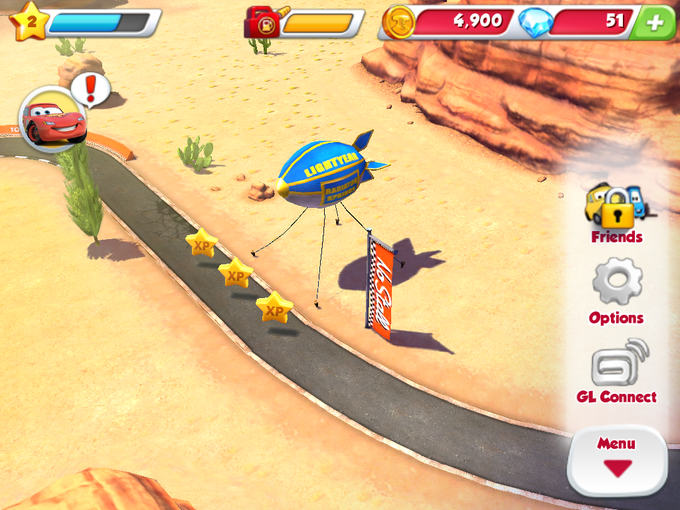Tap the gold coin currency icon
680x510 pixels.
[399, 22]
